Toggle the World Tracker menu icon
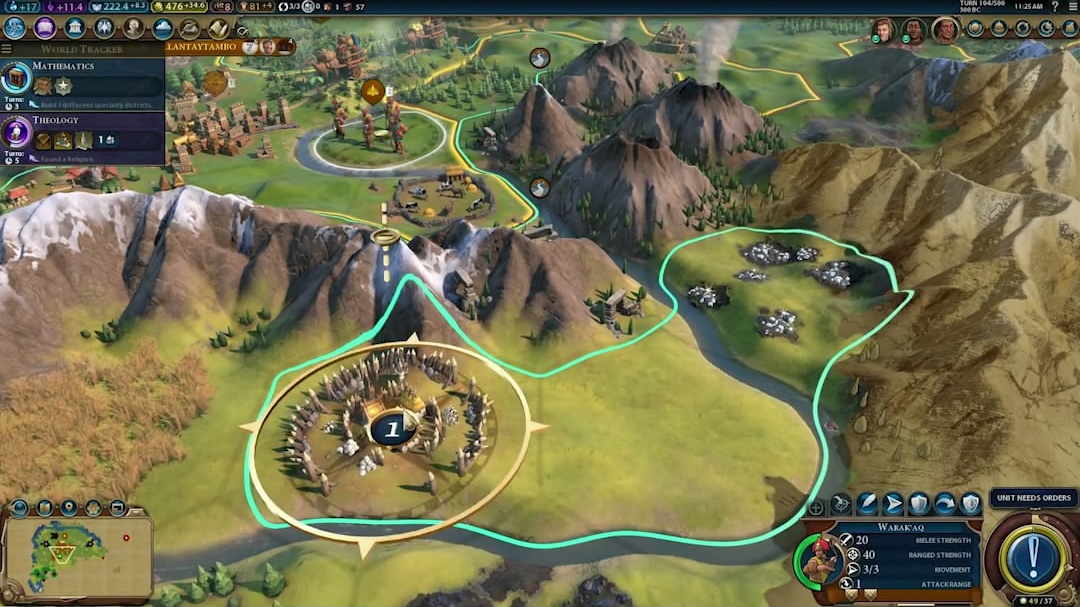Screen dimensions: 1080x607 (7, 49)
